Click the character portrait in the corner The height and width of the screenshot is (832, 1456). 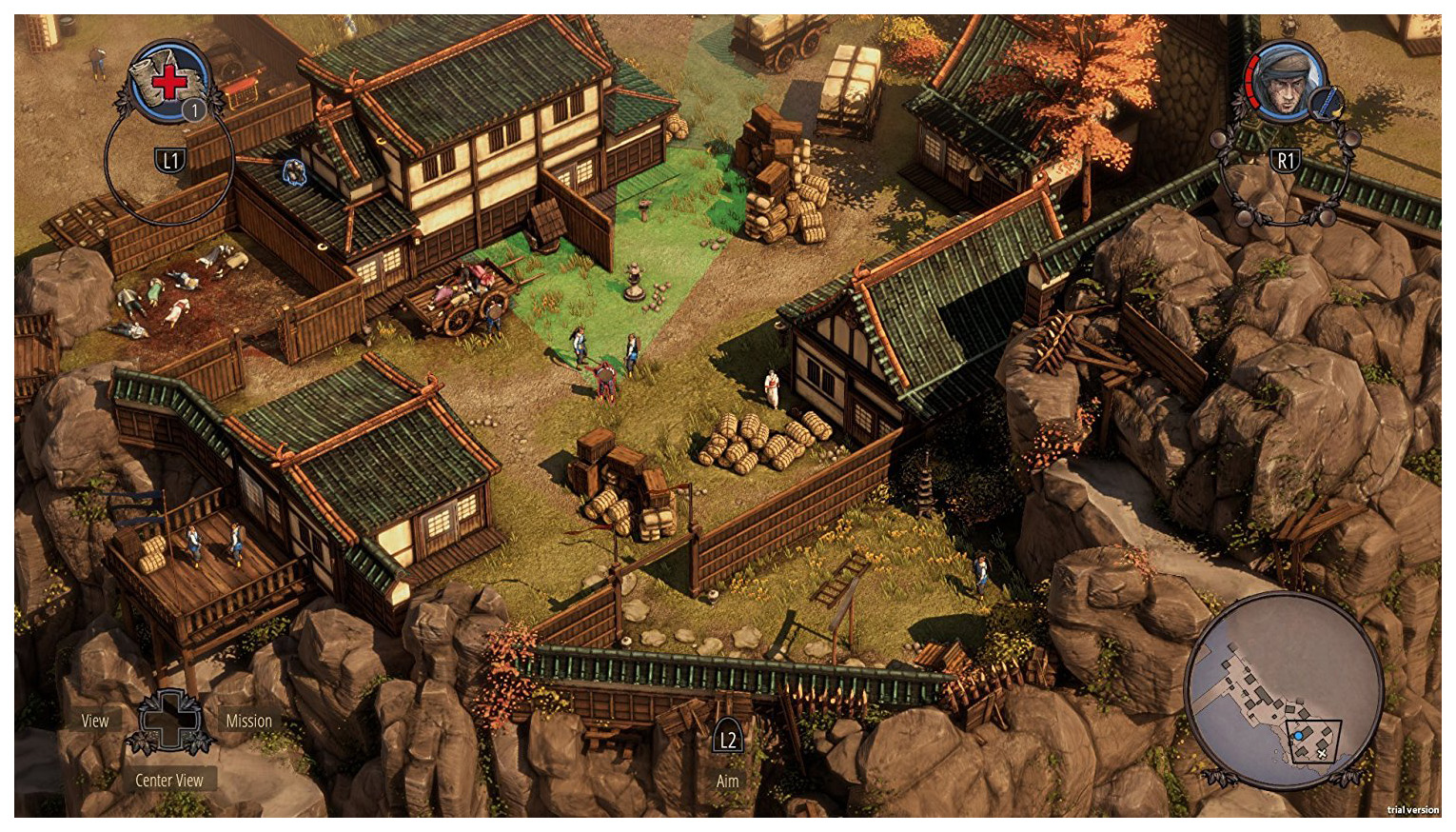(x=1287, y=81)
